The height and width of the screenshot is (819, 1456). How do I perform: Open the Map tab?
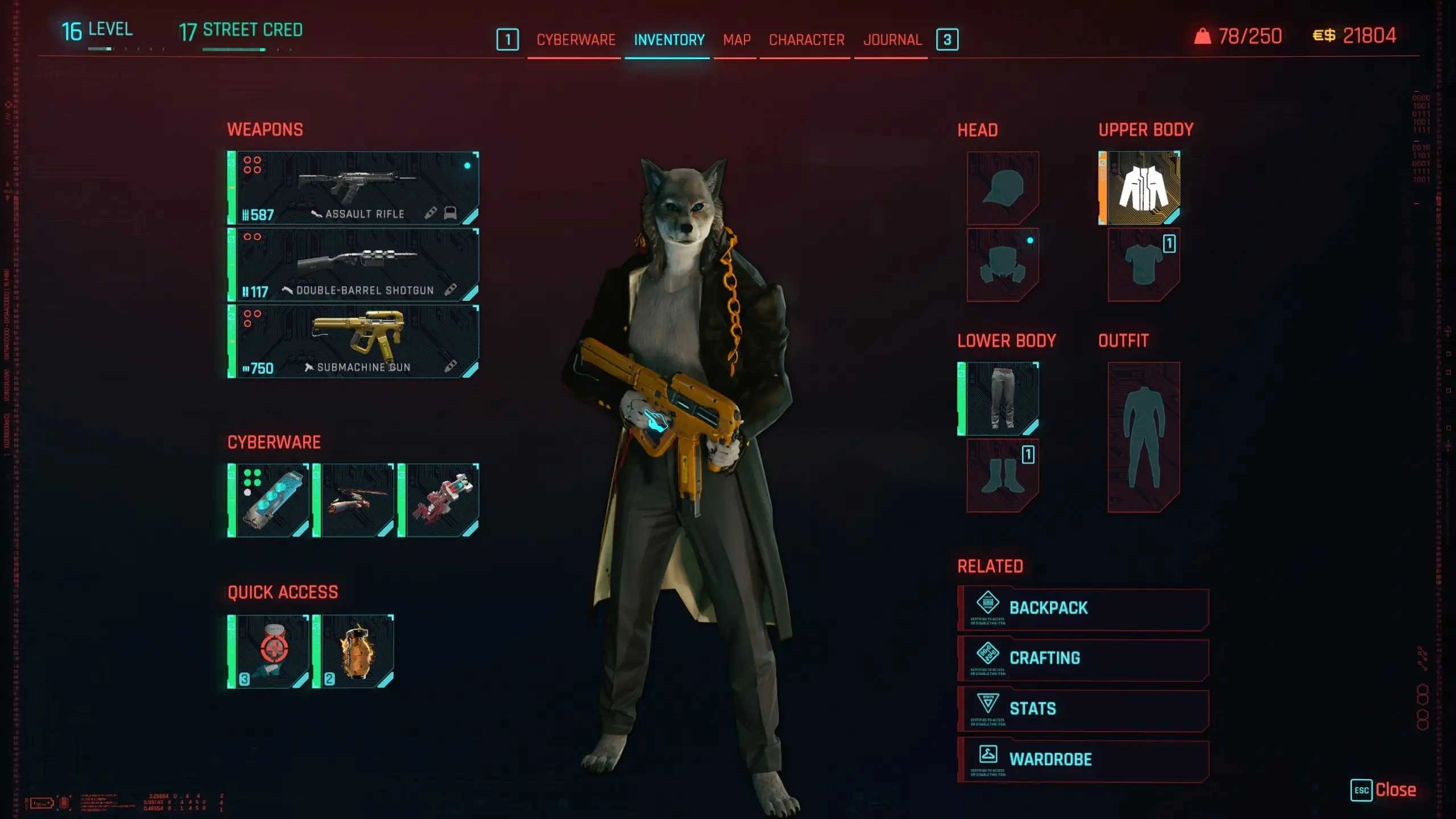click(737, 40)
